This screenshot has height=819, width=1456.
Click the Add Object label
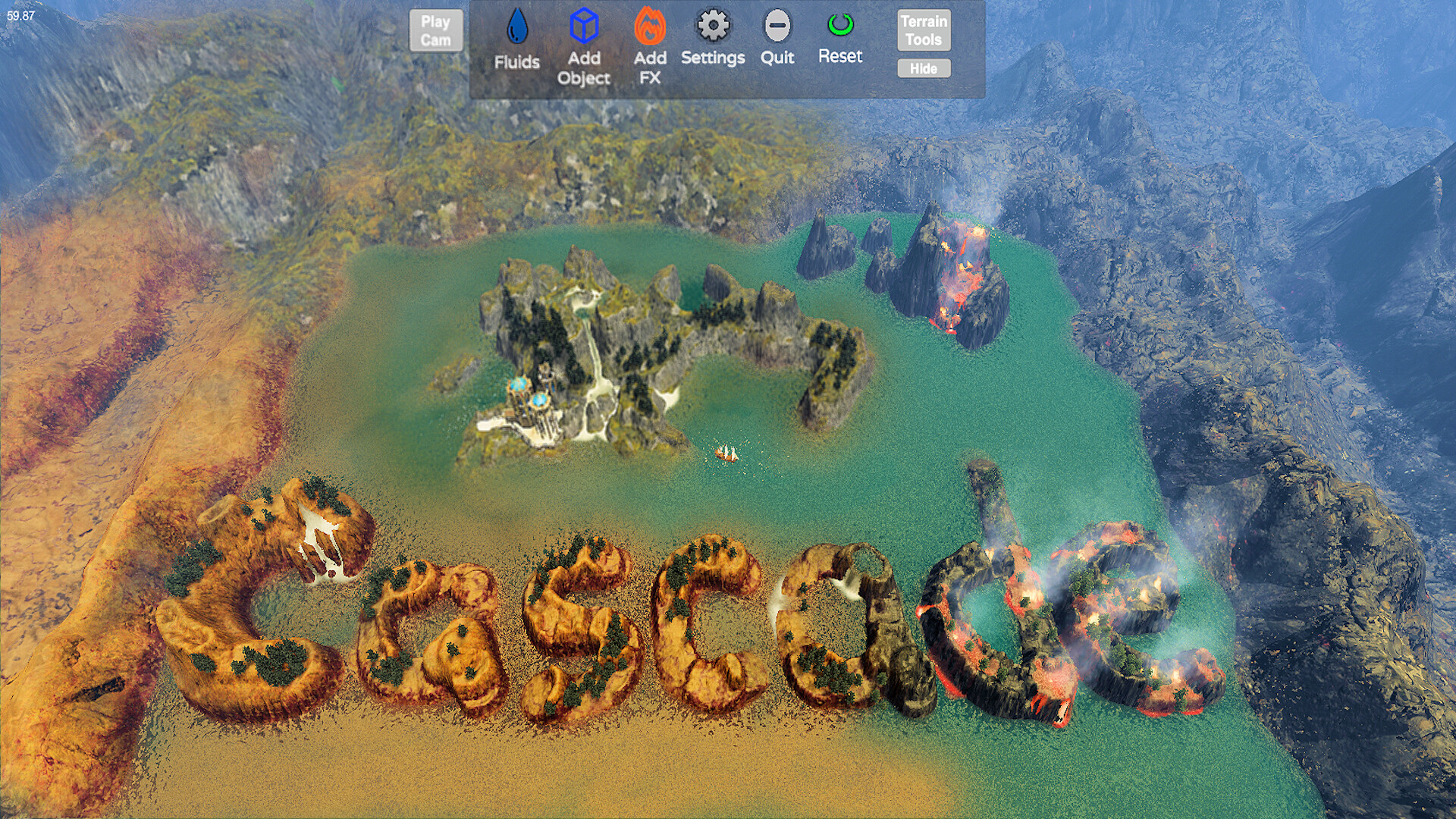[x=584, y=68]
